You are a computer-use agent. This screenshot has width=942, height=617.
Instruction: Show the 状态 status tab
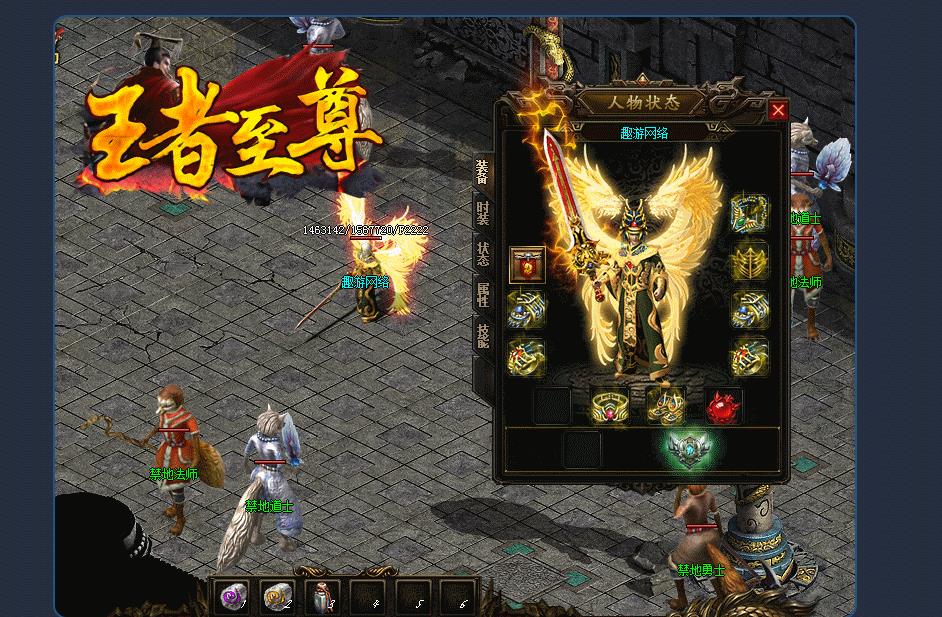[483, 253]
